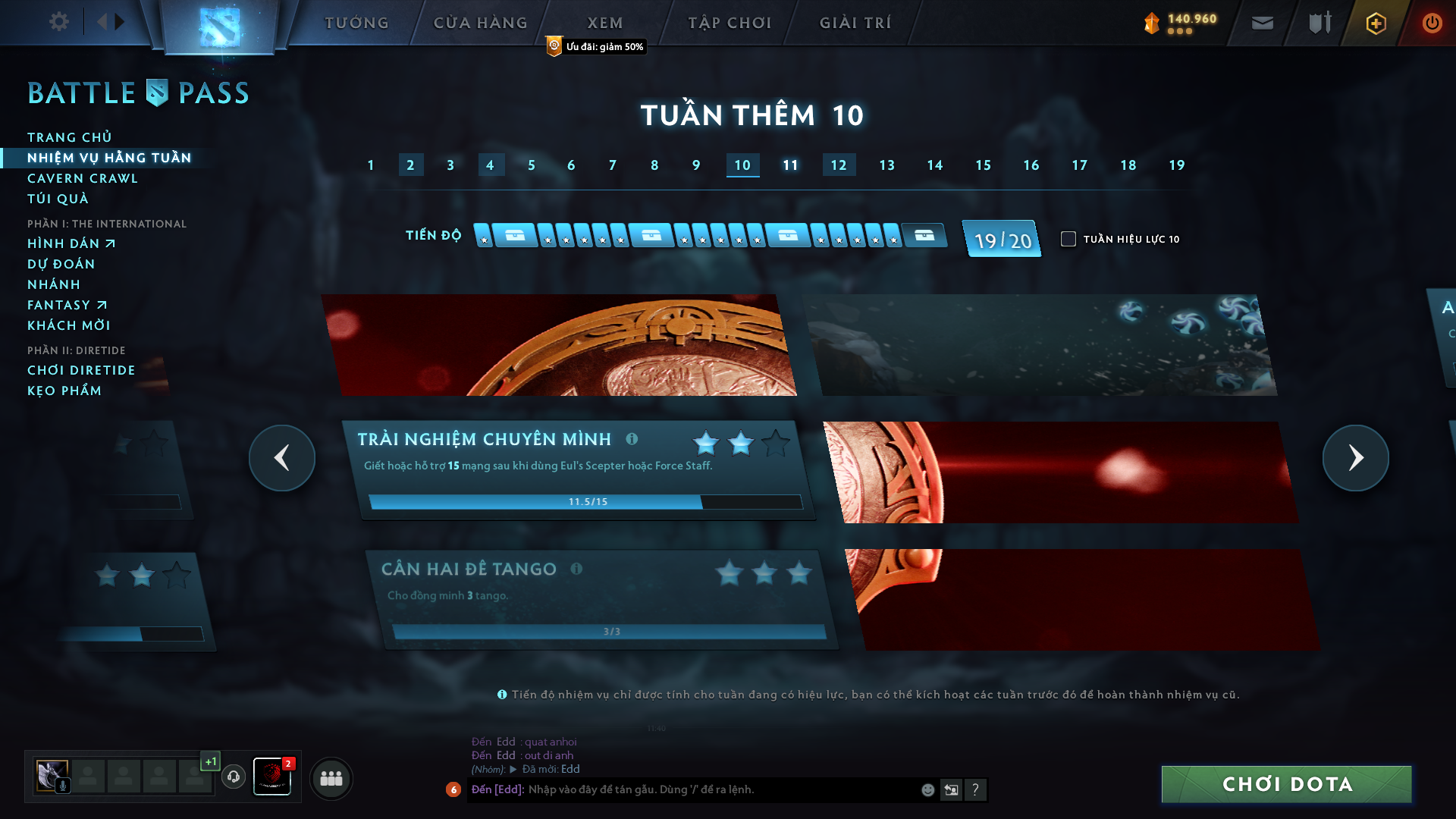Click the headset voice chat icon
This screenshot has height=819, width=1456.
click(234, 777)
